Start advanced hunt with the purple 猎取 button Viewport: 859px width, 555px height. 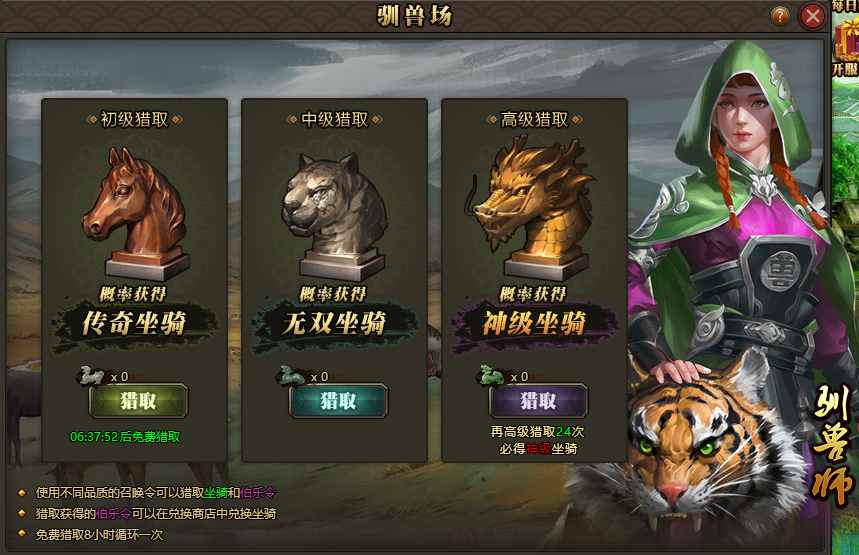pyautogui.click(x=538, y=401)
